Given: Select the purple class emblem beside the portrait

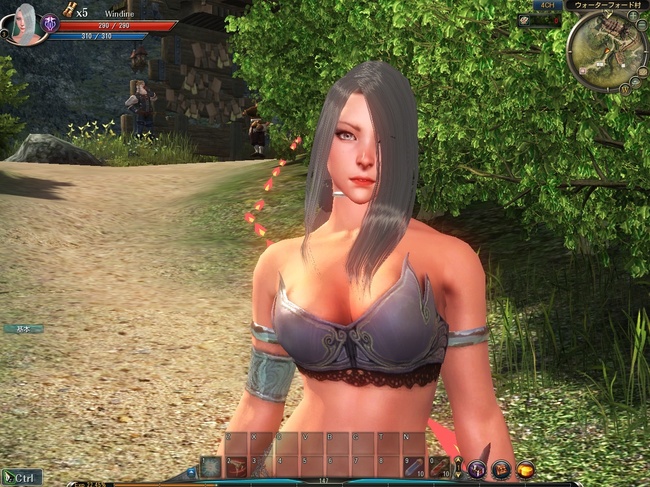Looking at the screenshot, I should 49,22.
